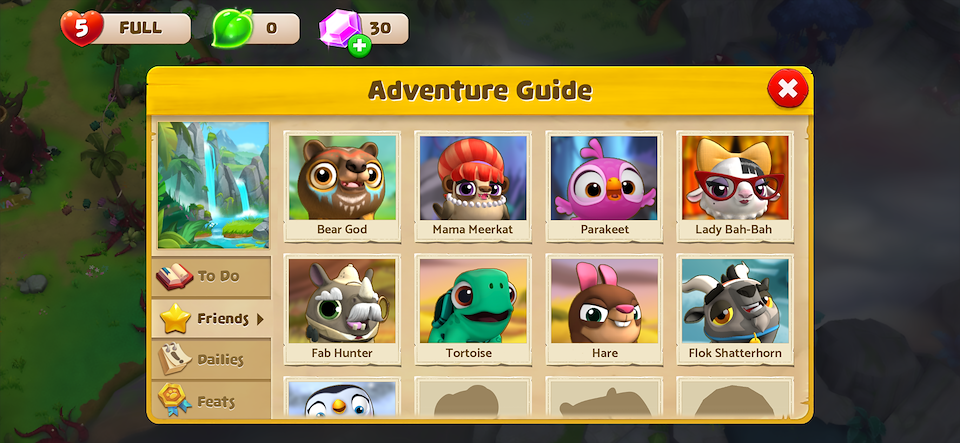The width and height of the screenshot is (960, 443).
Task: Select the Hare friend card
Action: (x=604, y=310)
